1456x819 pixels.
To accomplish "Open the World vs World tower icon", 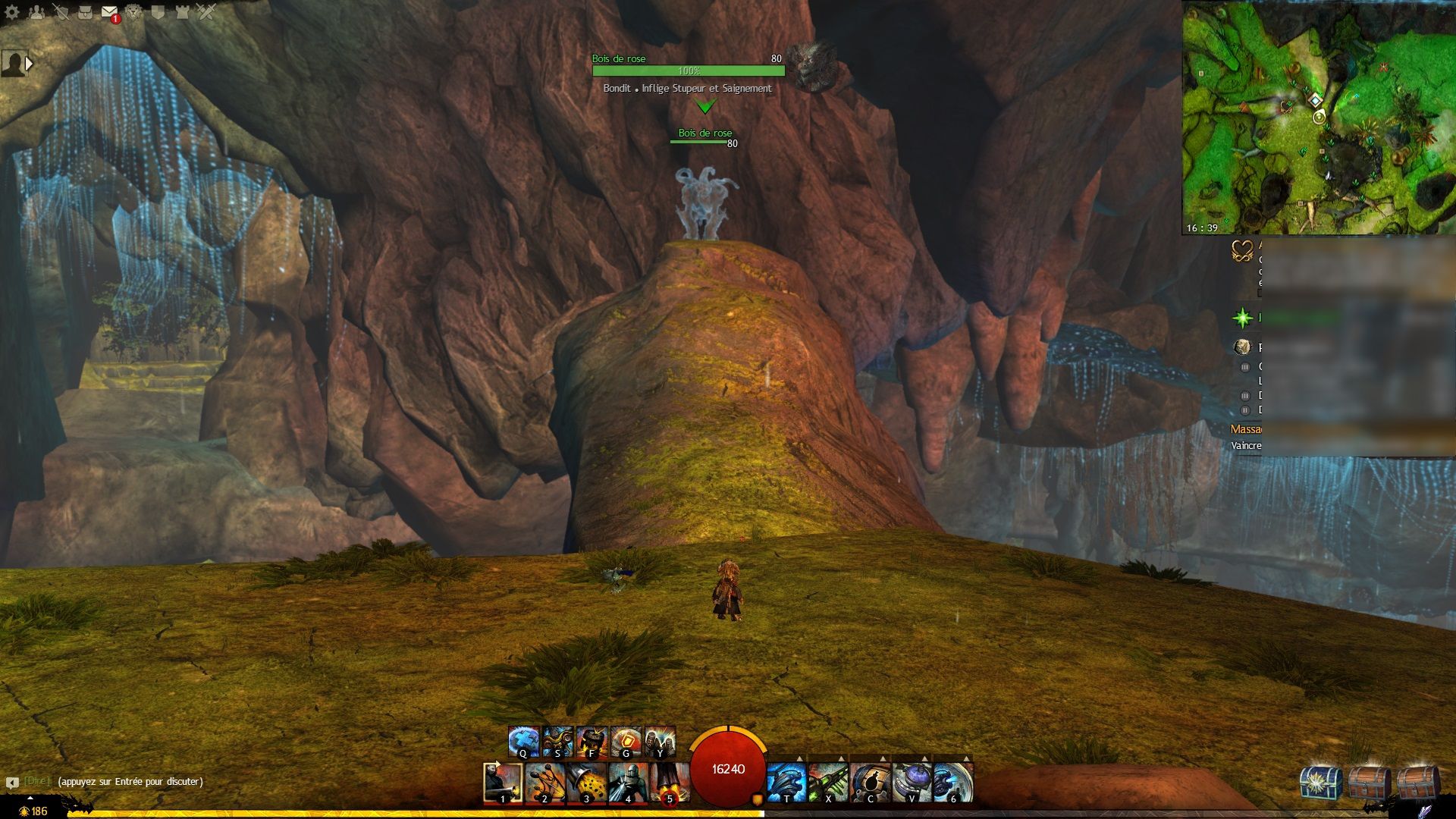I will point(182,12).
